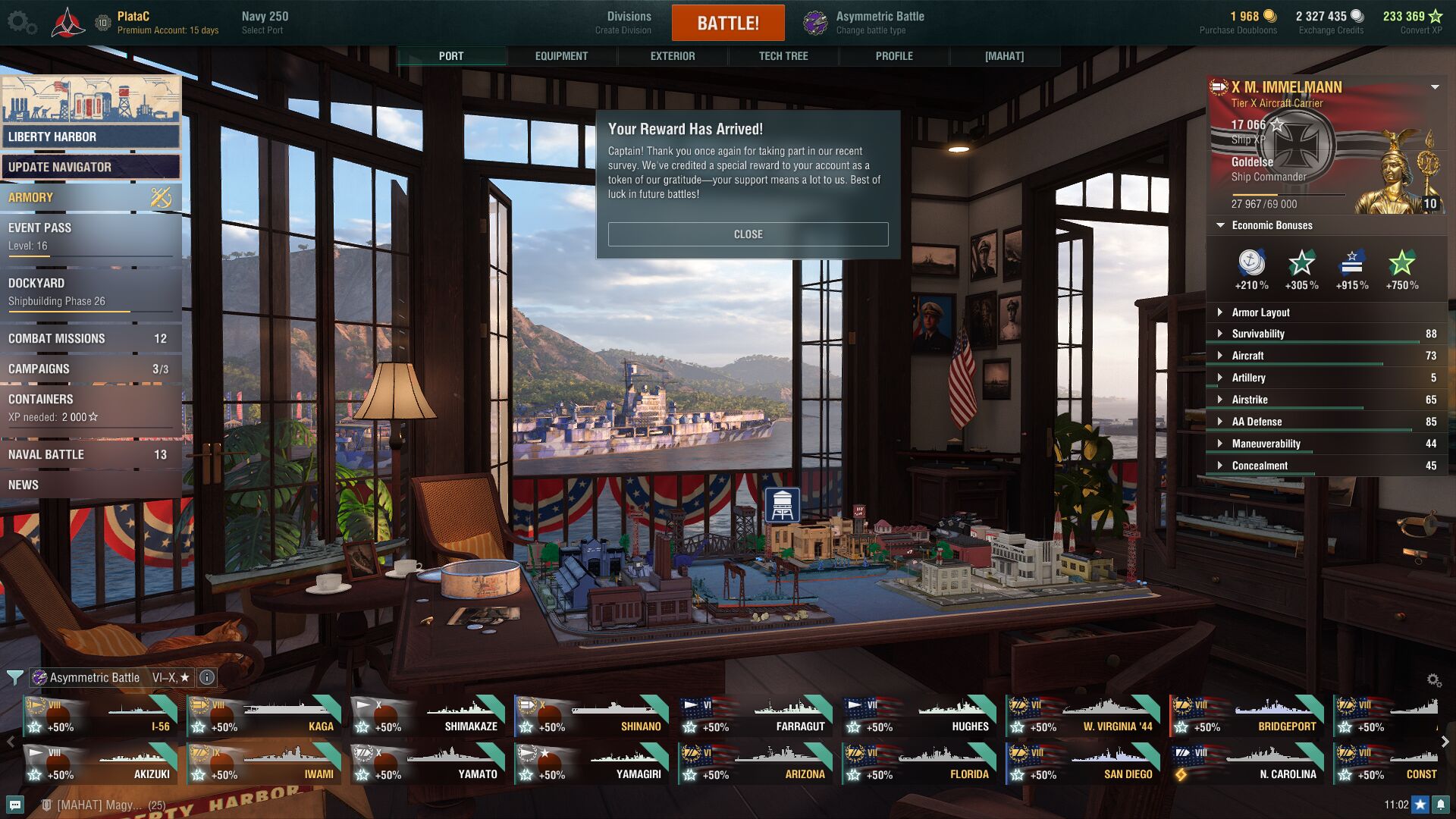Open the News entry
The image size is (1456, 819).
(x=90, y=485)
